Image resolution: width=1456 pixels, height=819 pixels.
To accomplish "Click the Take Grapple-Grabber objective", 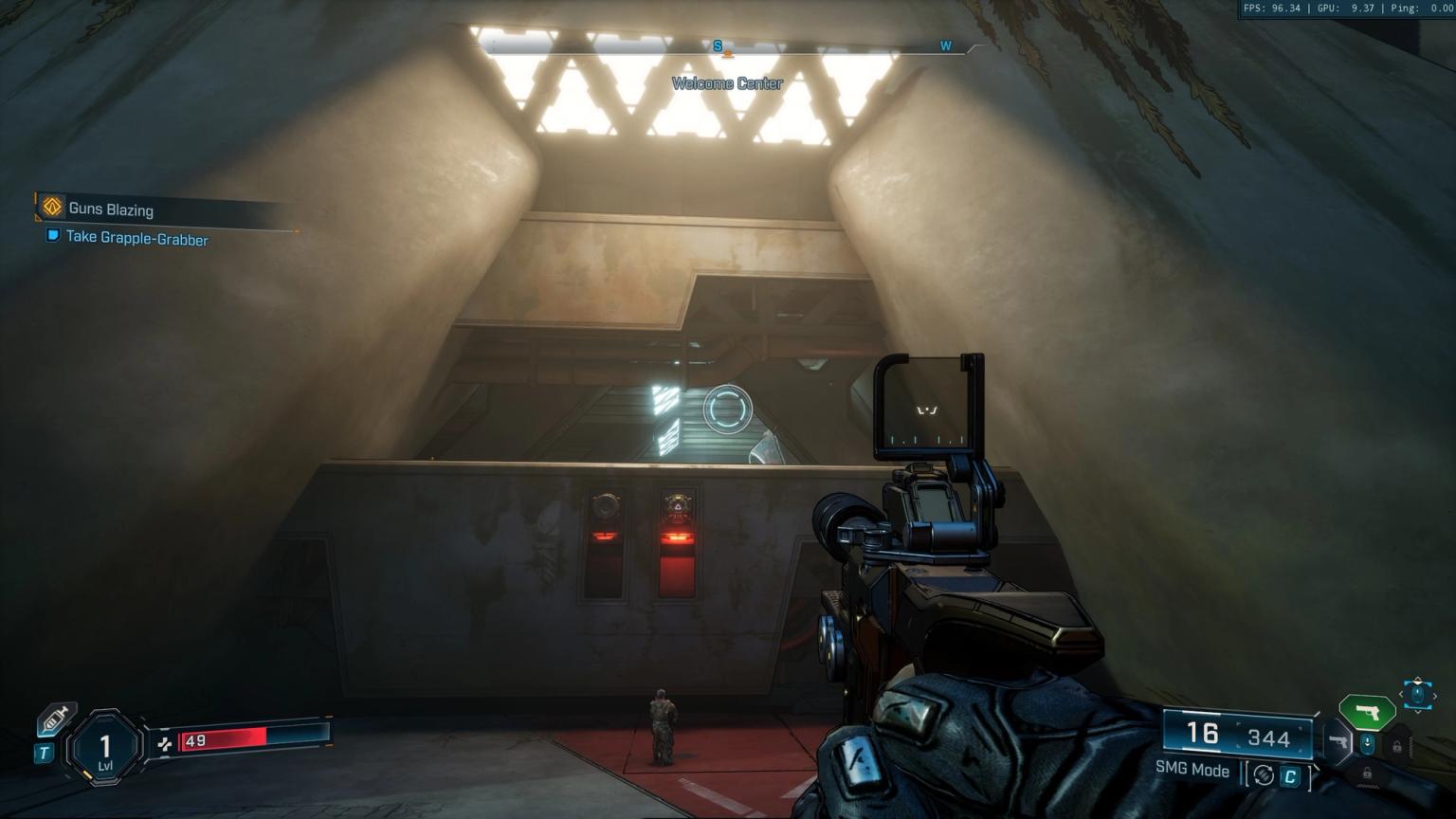I will (x=136, y=238).
